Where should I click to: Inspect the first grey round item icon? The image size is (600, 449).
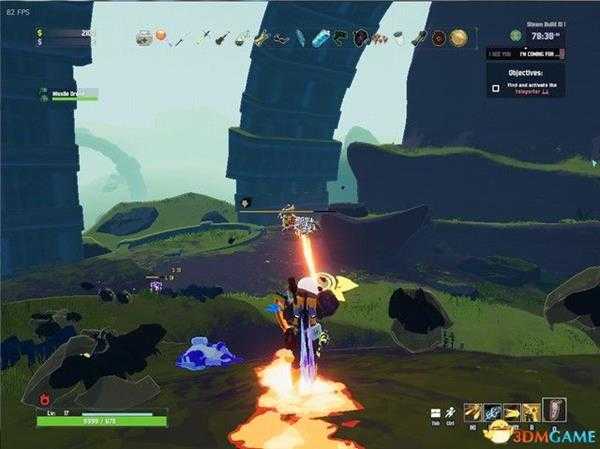click(145, 38)
